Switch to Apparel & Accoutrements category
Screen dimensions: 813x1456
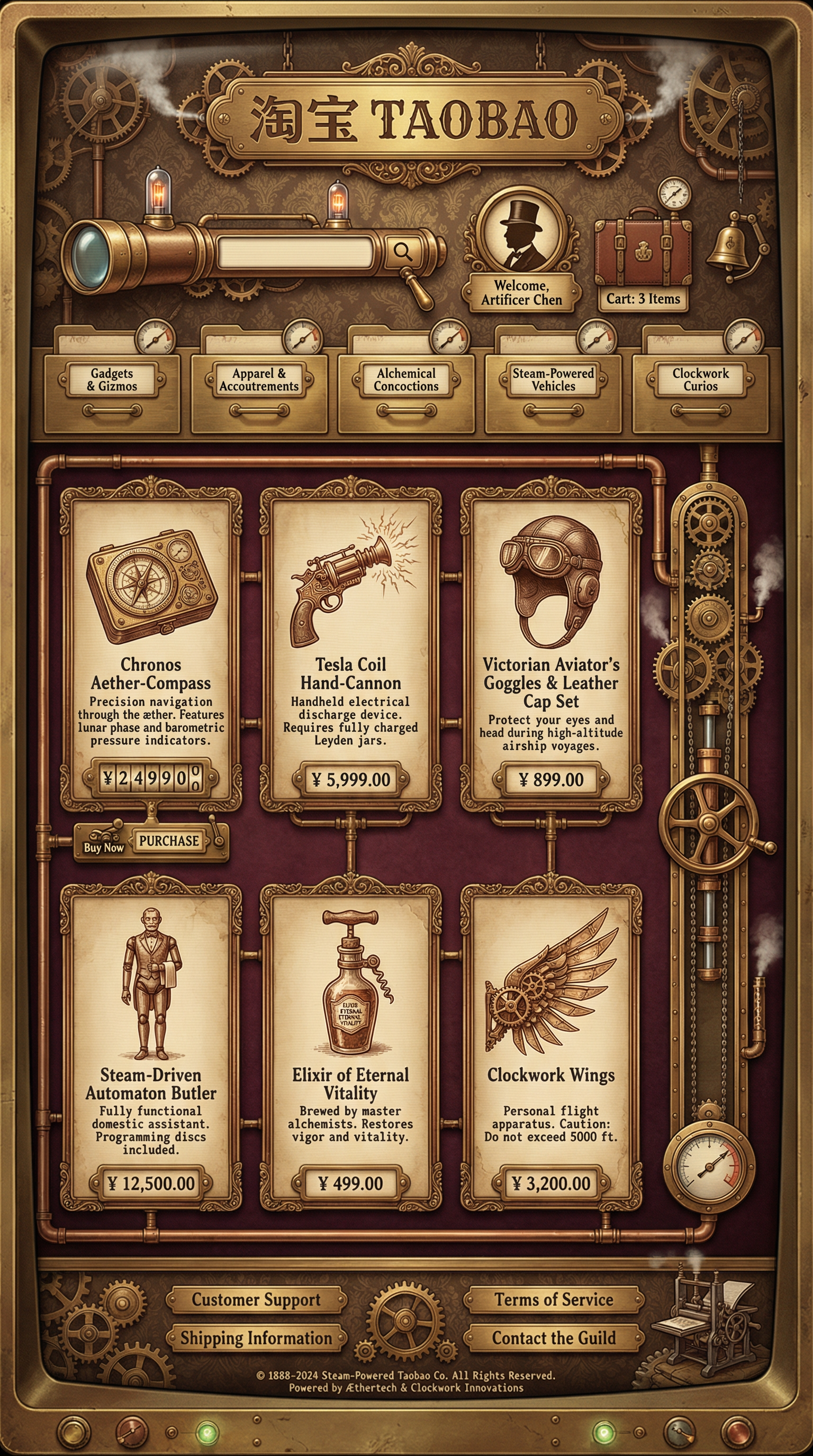pyautogui.click(x=259, y=381)
